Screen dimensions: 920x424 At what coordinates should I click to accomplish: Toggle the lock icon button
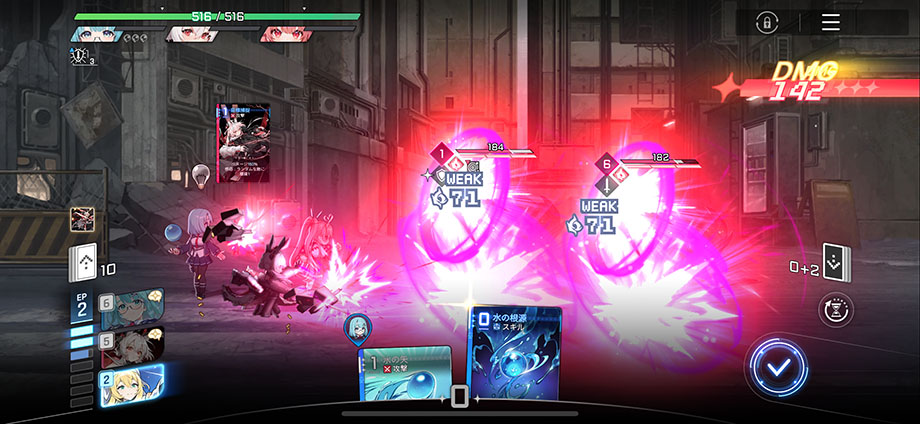coord(767,23)
